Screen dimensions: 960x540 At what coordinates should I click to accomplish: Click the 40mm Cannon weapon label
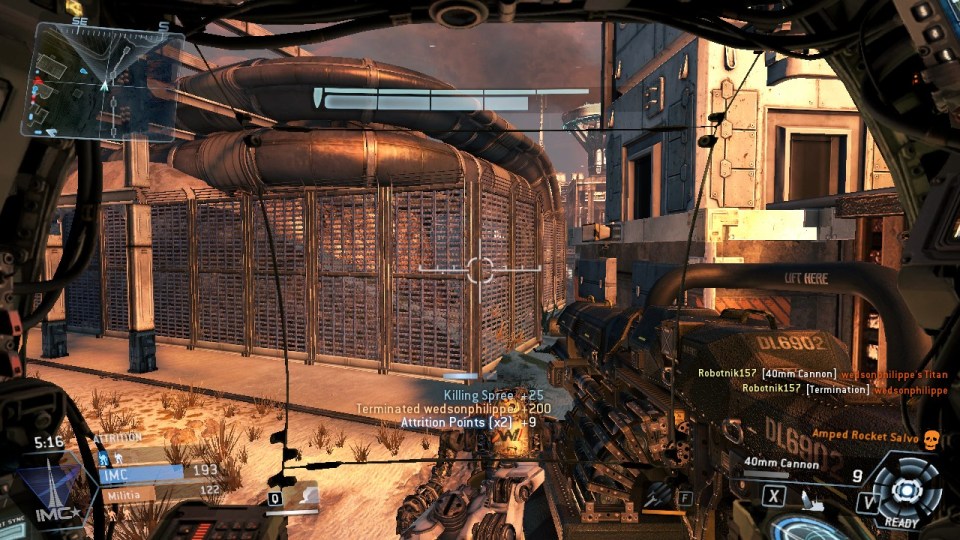point(781,464)
